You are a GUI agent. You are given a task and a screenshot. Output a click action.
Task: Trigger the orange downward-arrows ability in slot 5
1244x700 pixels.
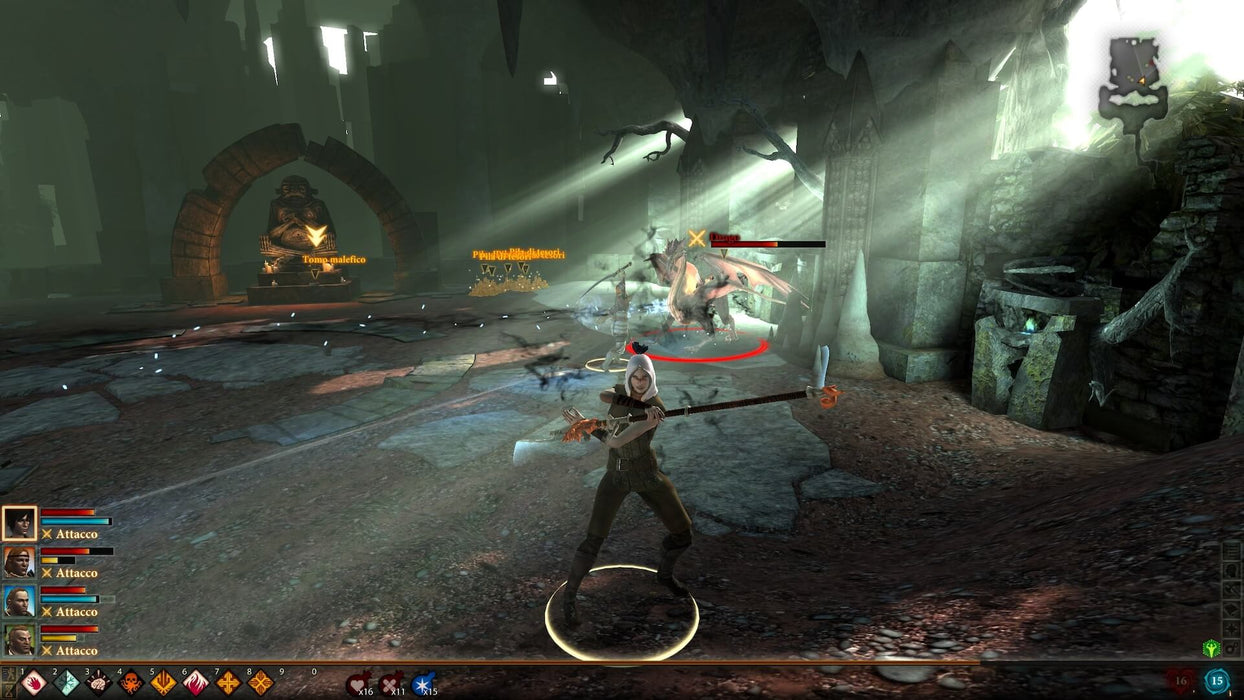(163, 683)
